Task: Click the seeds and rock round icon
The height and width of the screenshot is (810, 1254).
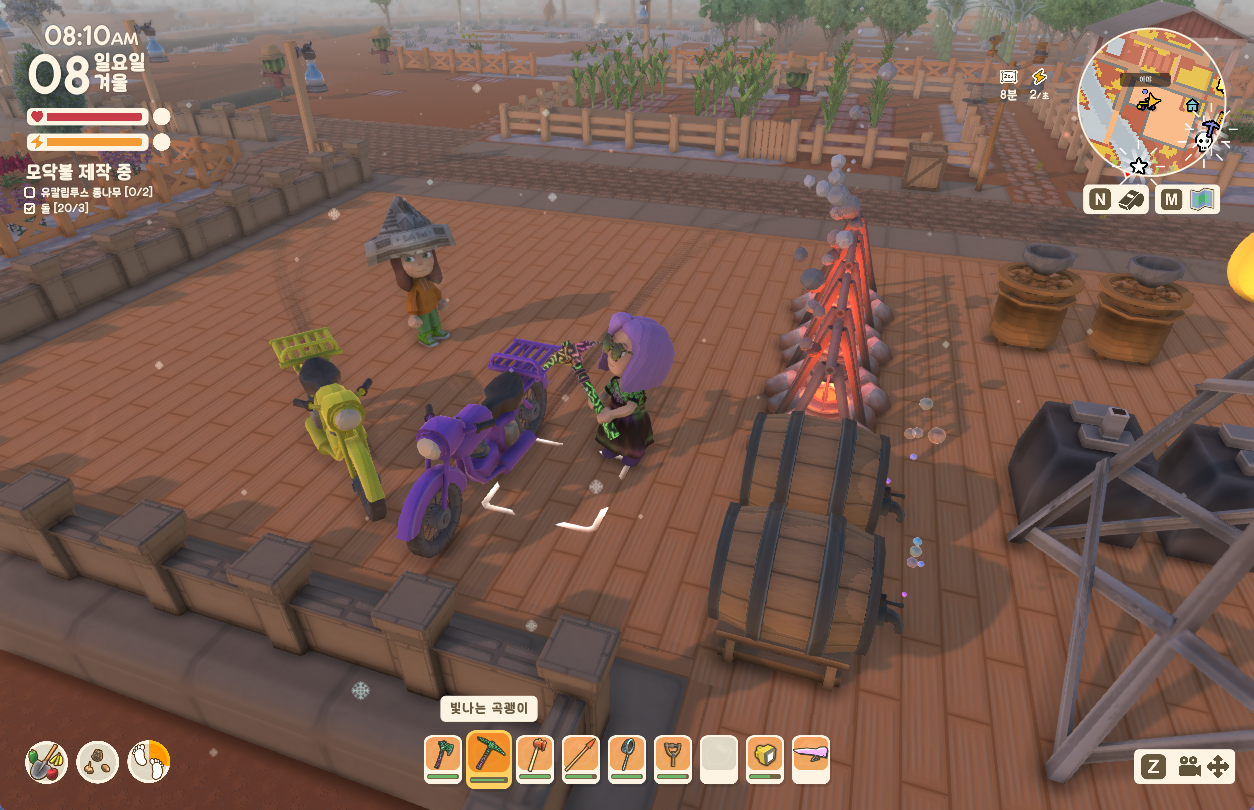Action: point(98,762)
